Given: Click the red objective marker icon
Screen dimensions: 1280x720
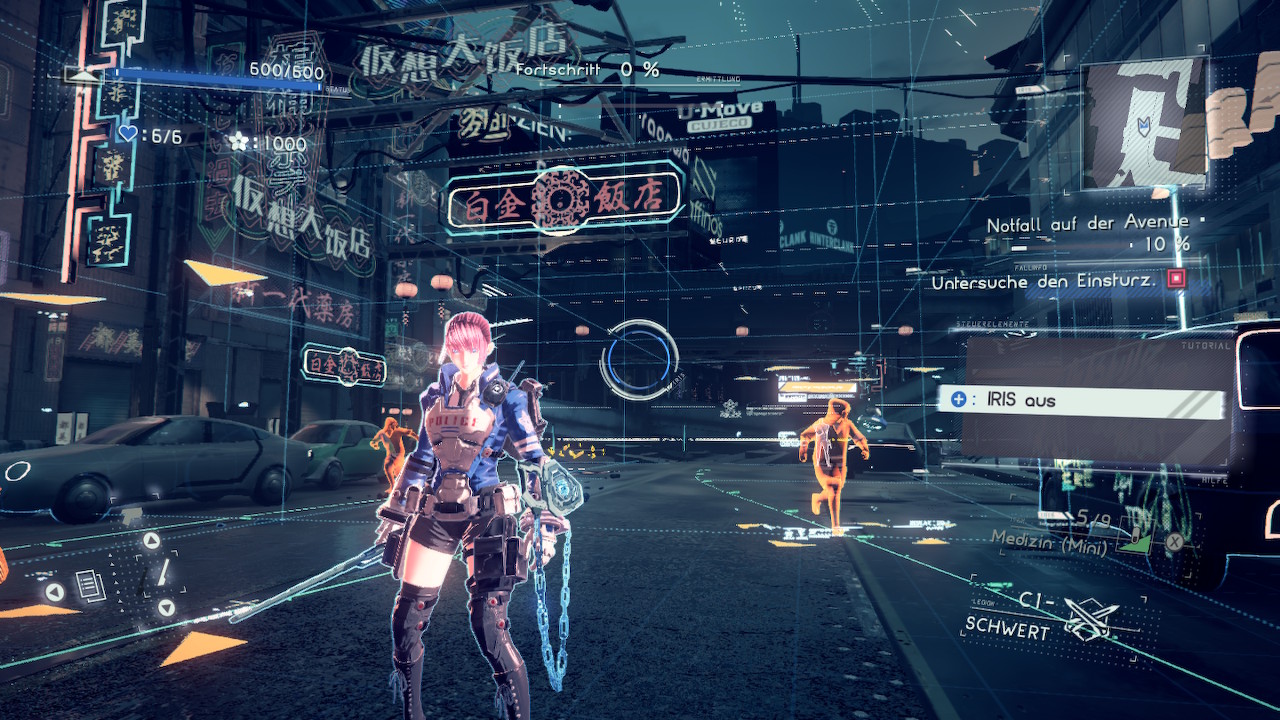Looking at the screenshot, I should coord(1176,279).
